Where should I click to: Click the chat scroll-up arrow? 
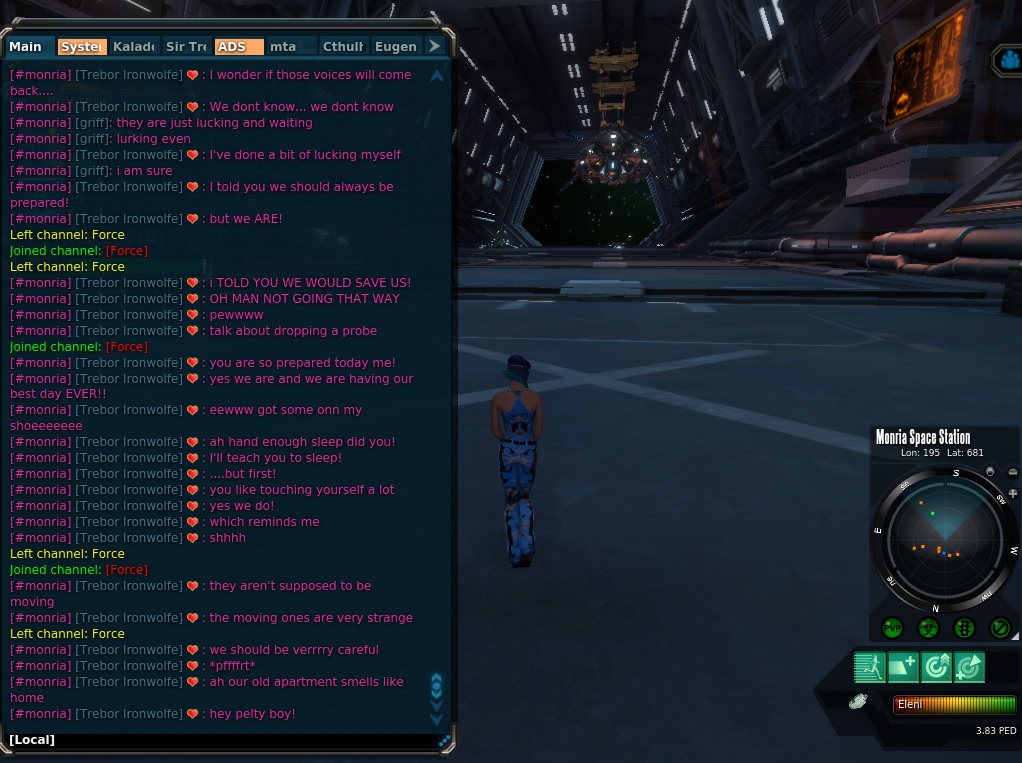[x=436, y=76]
